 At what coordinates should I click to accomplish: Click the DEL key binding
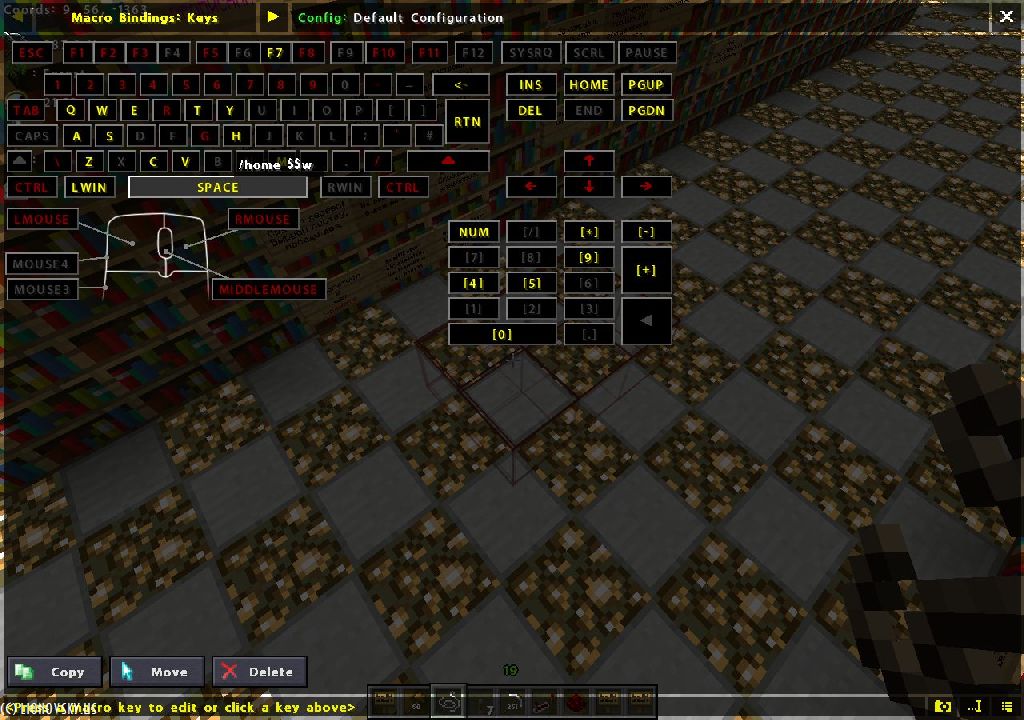(530, 110)
